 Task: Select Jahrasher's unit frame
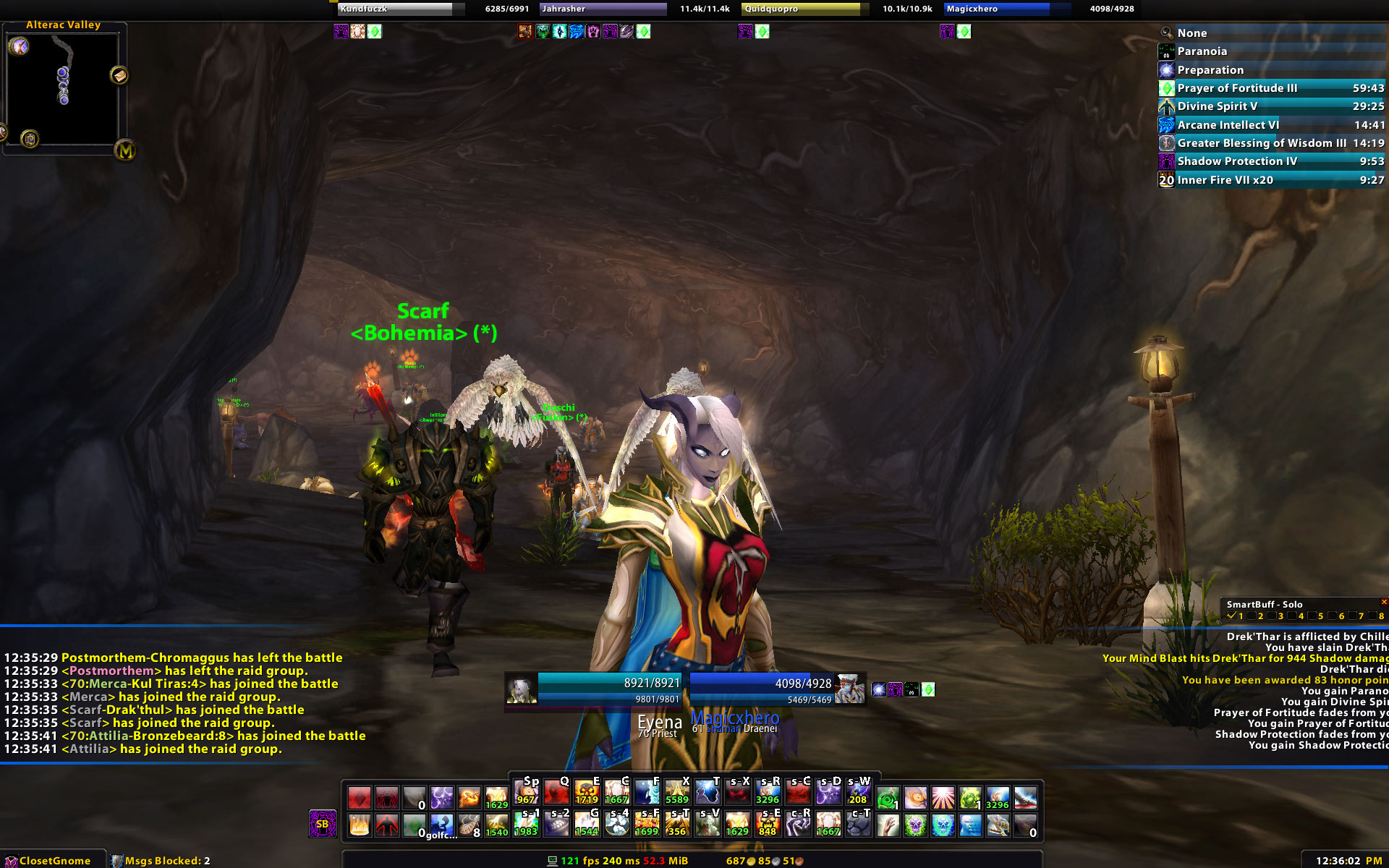(x=603, y=9)
